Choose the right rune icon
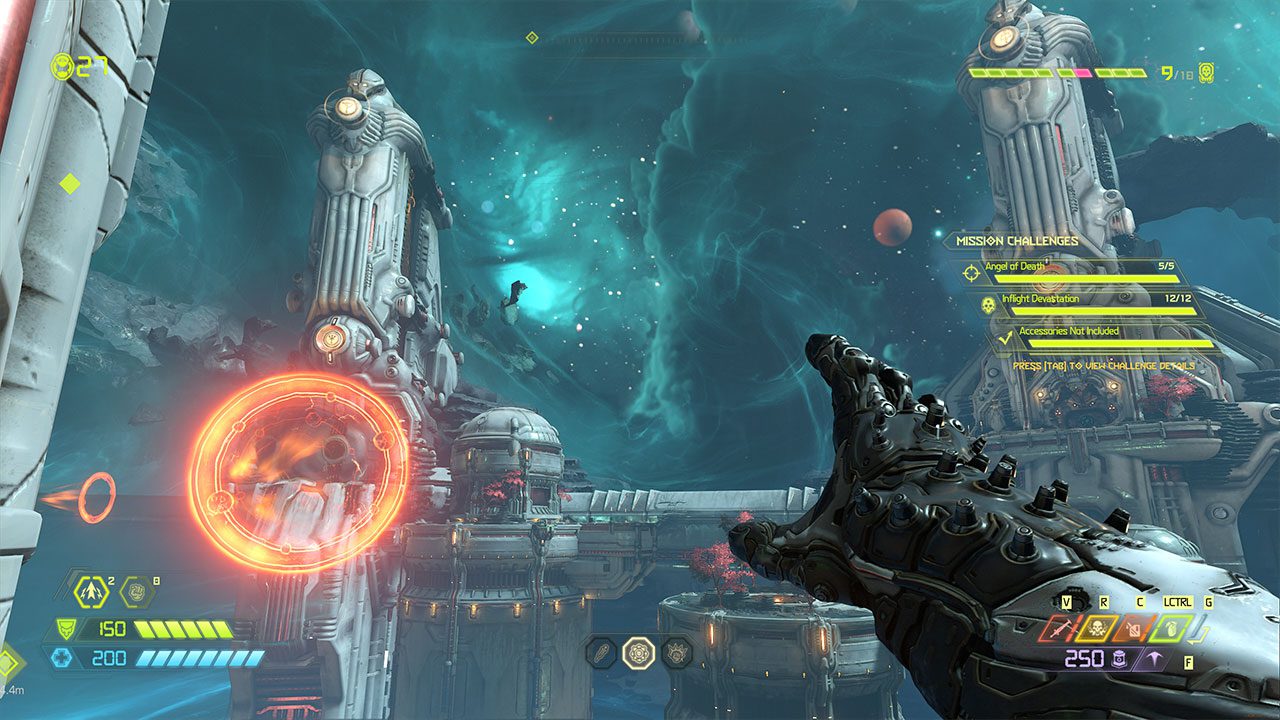Image resolution: width=1280 pixels, height=720 pixels. click(x=677, y=653)
